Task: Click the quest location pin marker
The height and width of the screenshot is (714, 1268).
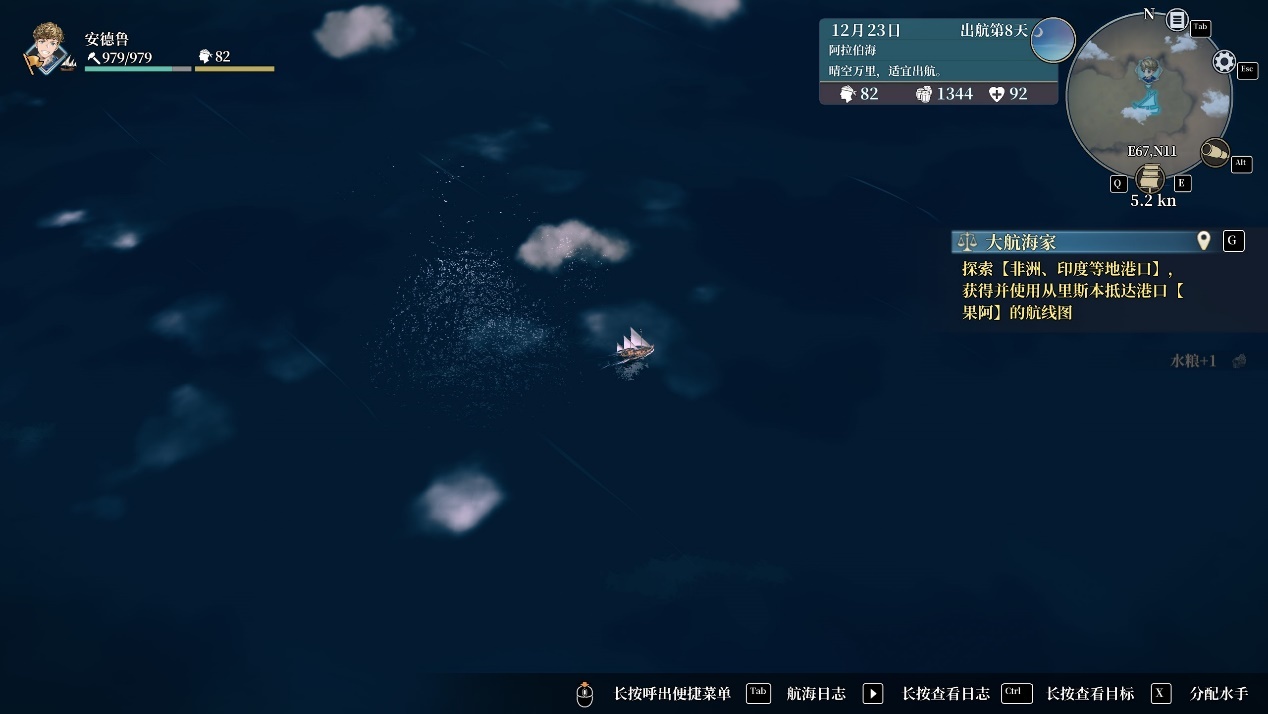Action: click(x=1204, y=241)
